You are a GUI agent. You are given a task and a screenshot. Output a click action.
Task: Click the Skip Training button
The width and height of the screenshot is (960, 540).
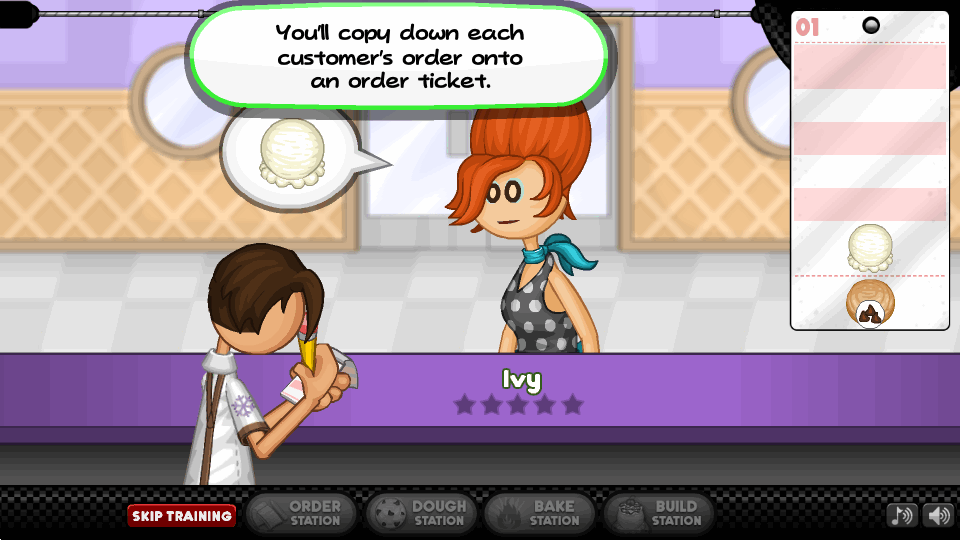click(x=181, y=516)
